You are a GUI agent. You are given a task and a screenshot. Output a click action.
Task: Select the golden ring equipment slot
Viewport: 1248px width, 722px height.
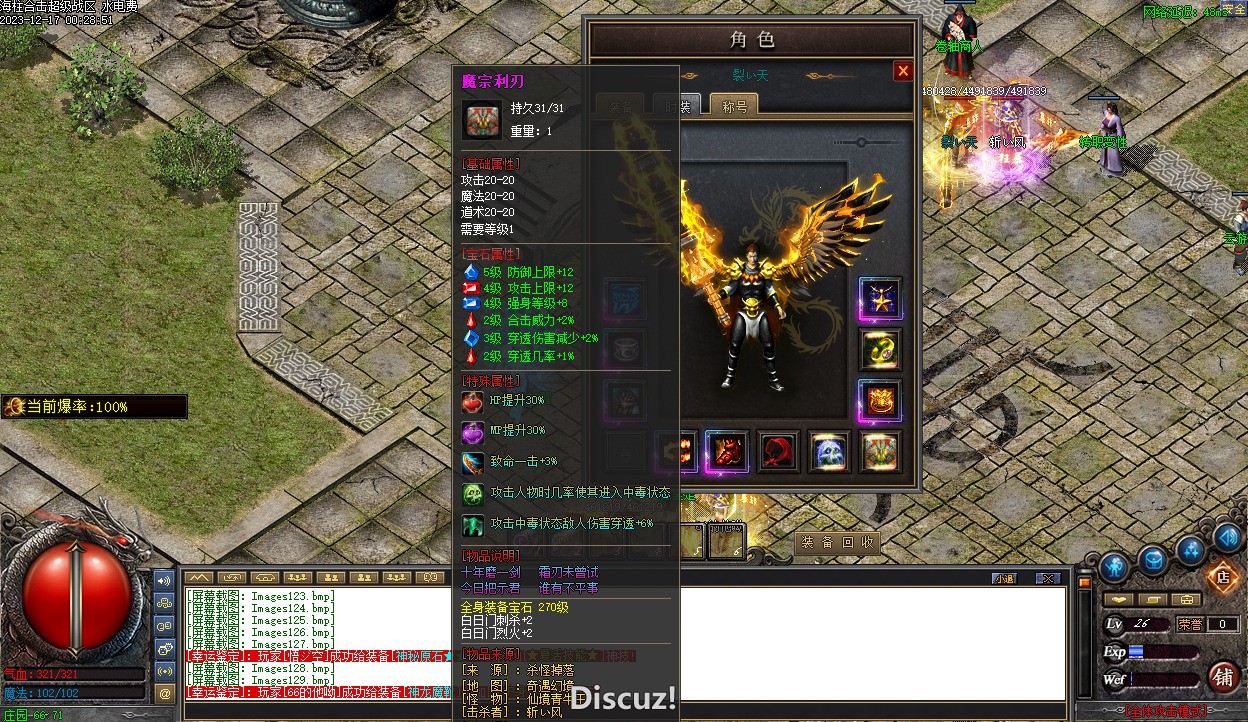pos(880,349)
